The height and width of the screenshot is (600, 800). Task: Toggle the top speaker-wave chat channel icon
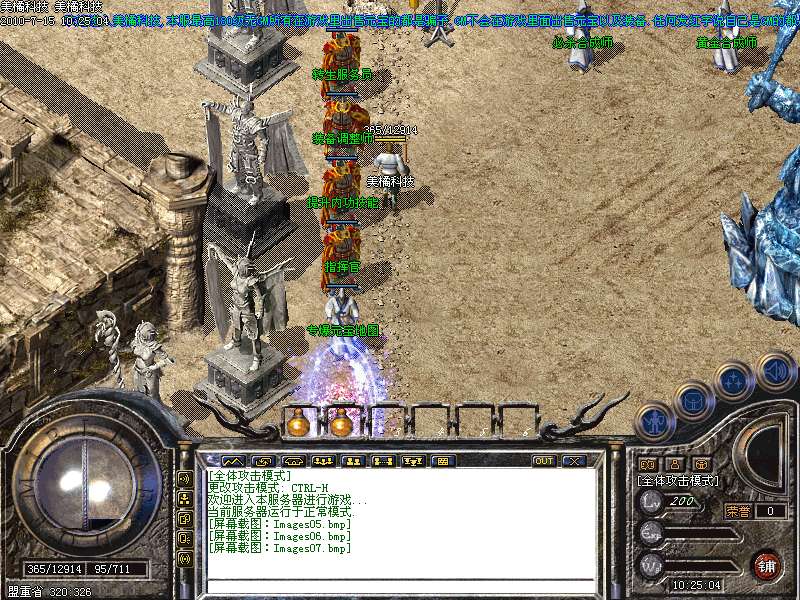pos(184,477)
